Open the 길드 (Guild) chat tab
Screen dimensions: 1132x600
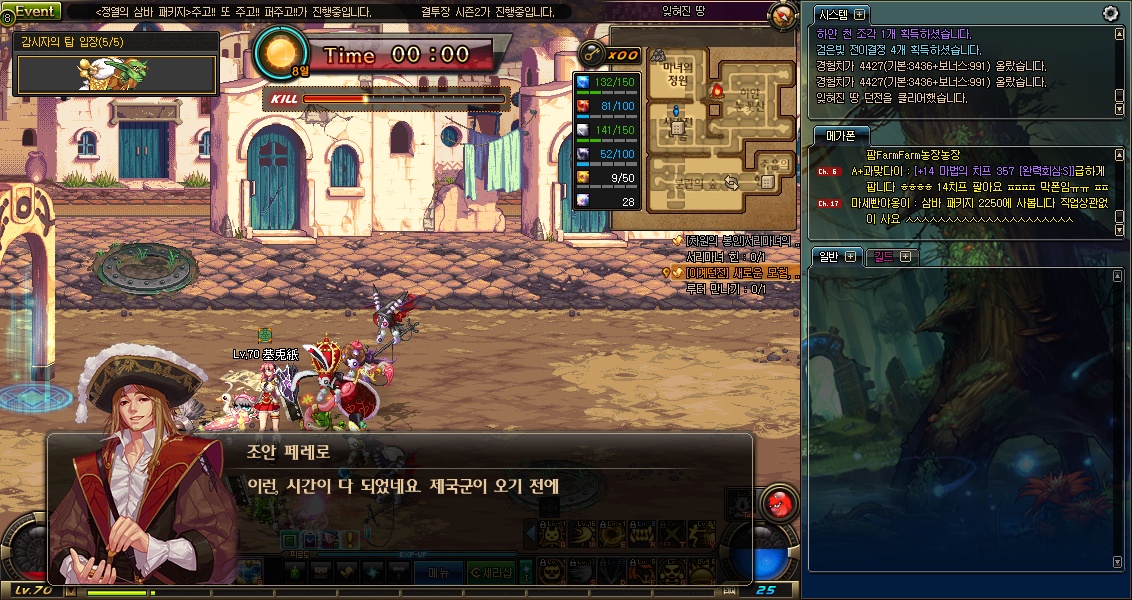885,256
